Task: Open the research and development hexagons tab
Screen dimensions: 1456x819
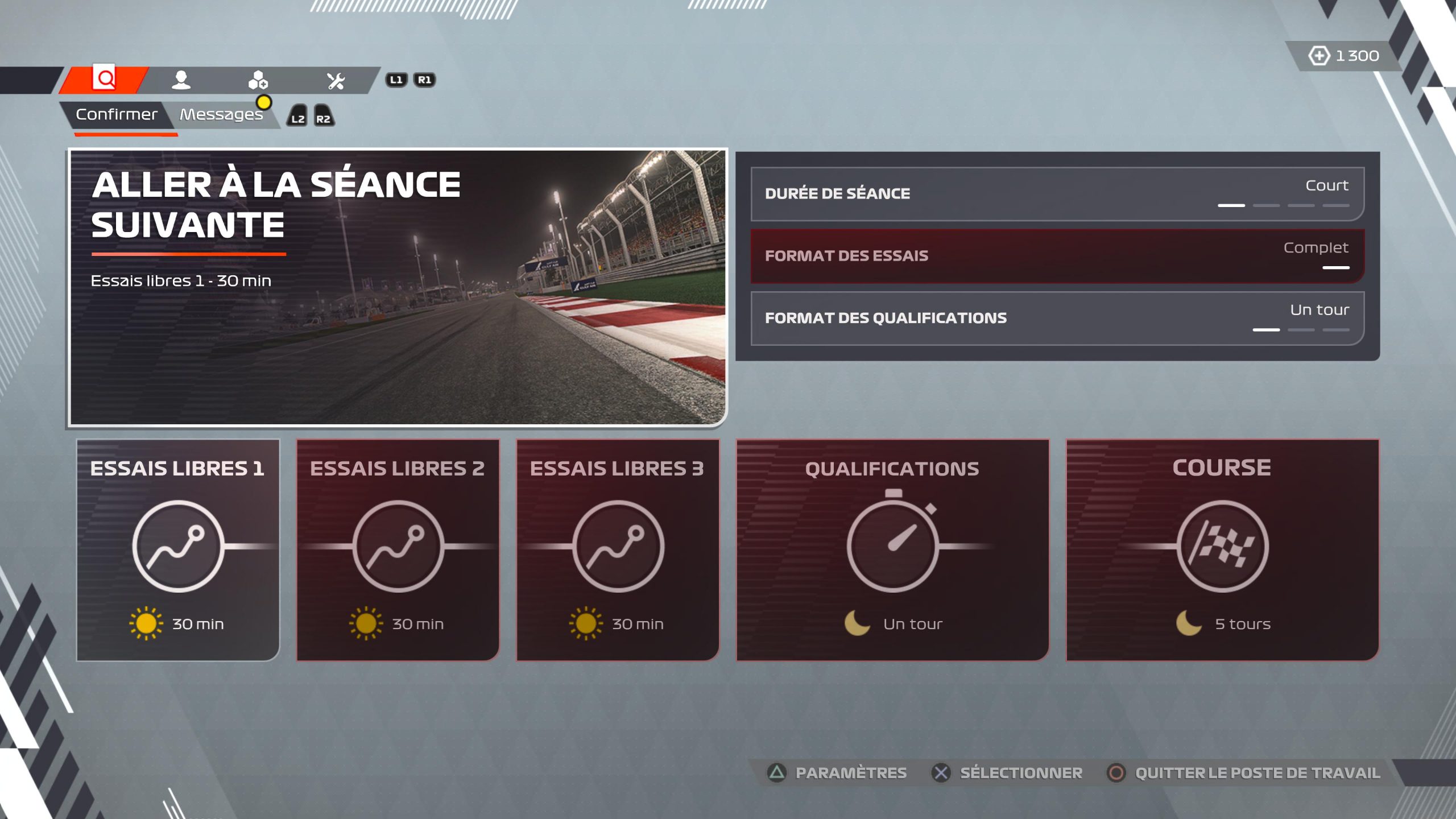Action: [258, 80]
